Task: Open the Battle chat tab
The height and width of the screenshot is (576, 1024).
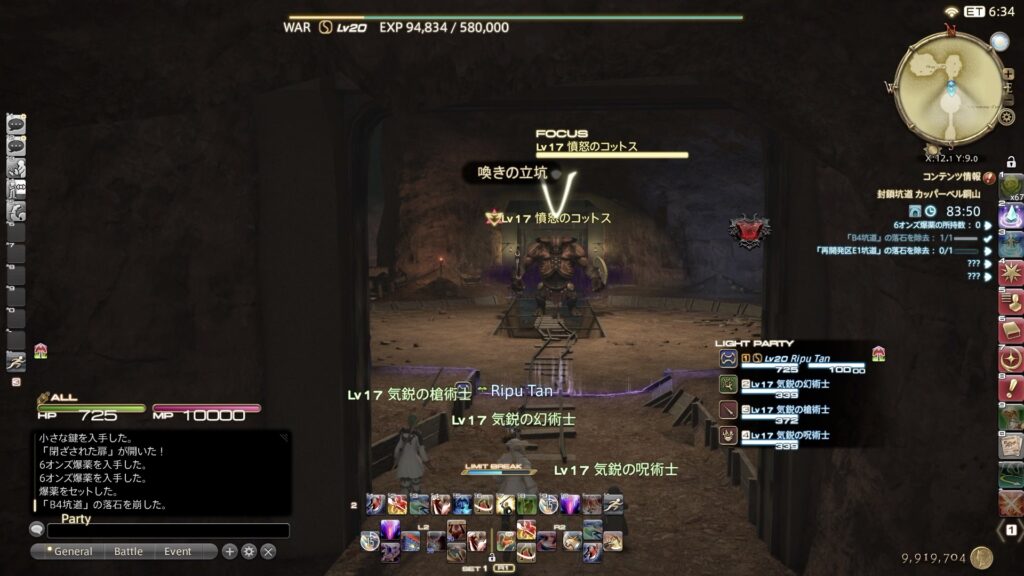Action: click(x=128, y=551)
